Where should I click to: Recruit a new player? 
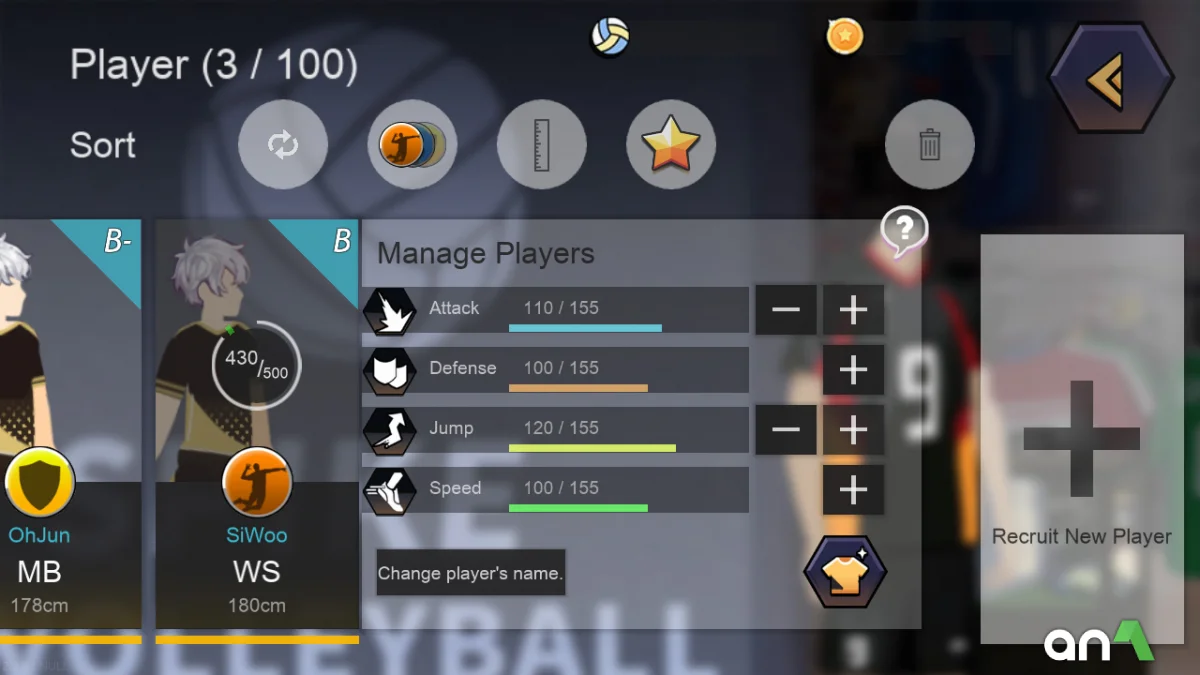pyautogui.click(x=1081, y=440)
